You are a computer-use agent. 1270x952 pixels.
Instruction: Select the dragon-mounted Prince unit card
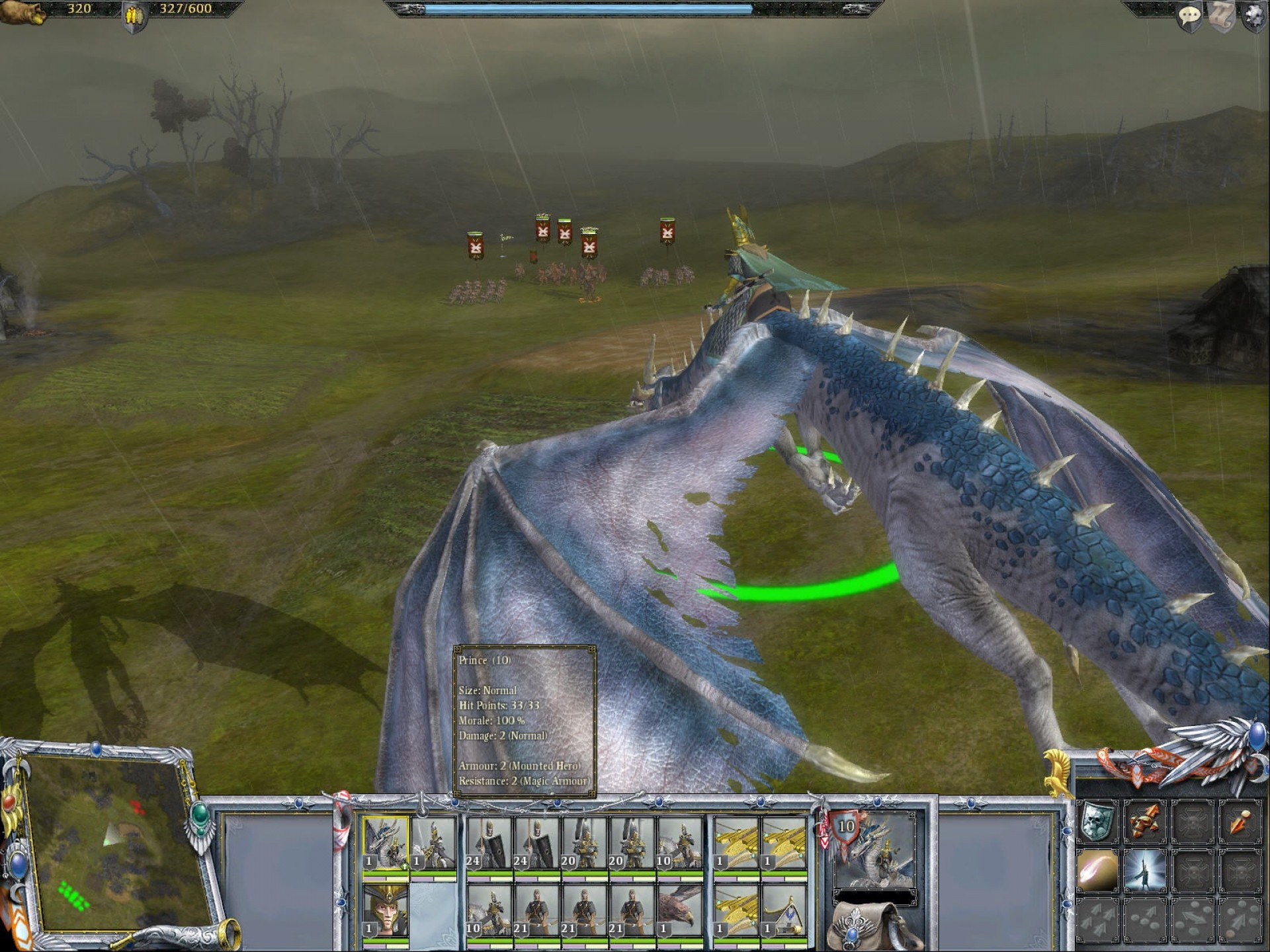click(x=386, y=843)
